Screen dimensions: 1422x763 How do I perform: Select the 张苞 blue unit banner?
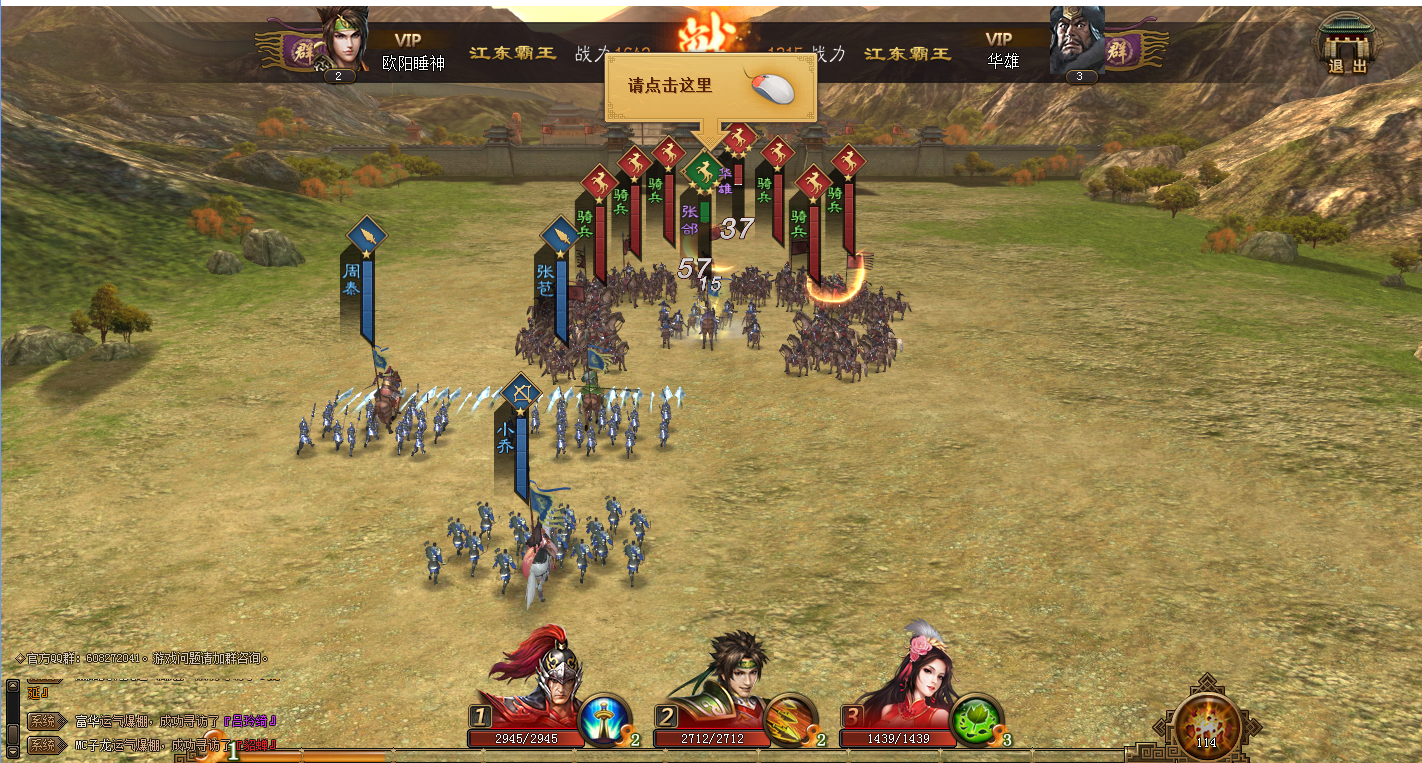click(x=559, y=237)
